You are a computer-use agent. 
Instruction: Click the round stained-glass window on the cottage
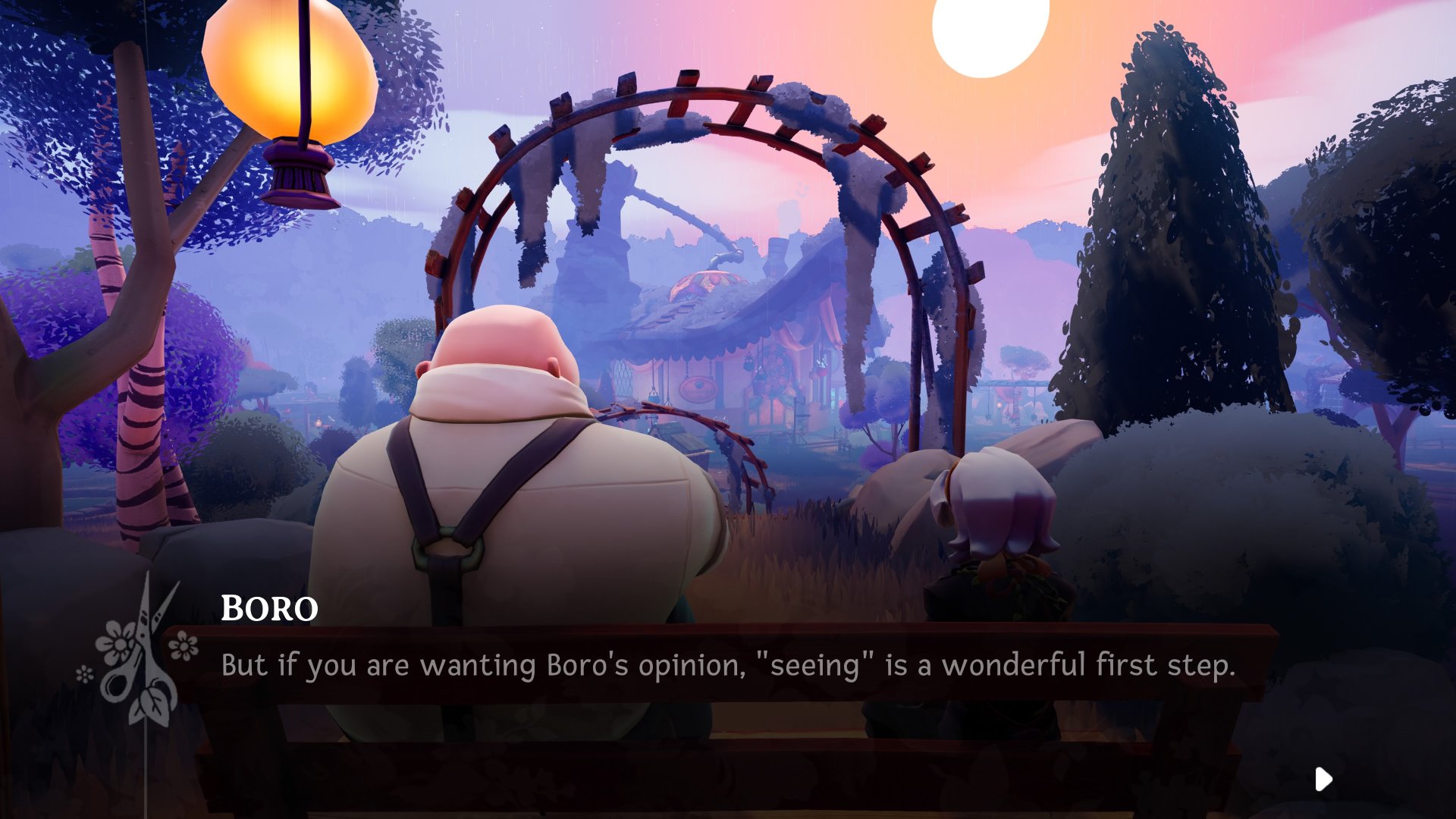coord(775,372)
